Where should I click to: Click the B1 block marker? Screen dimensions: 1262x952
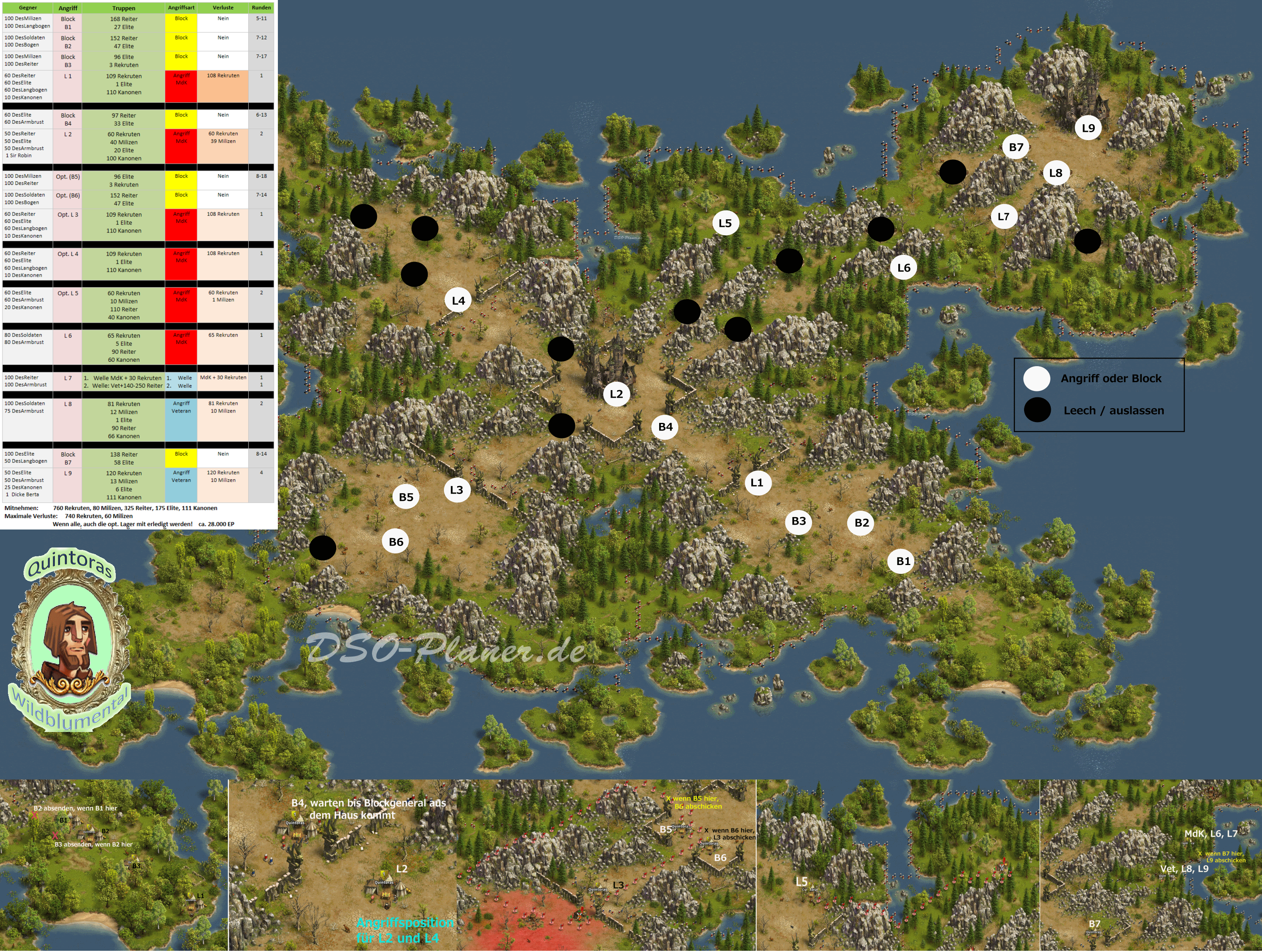[903, 561]
